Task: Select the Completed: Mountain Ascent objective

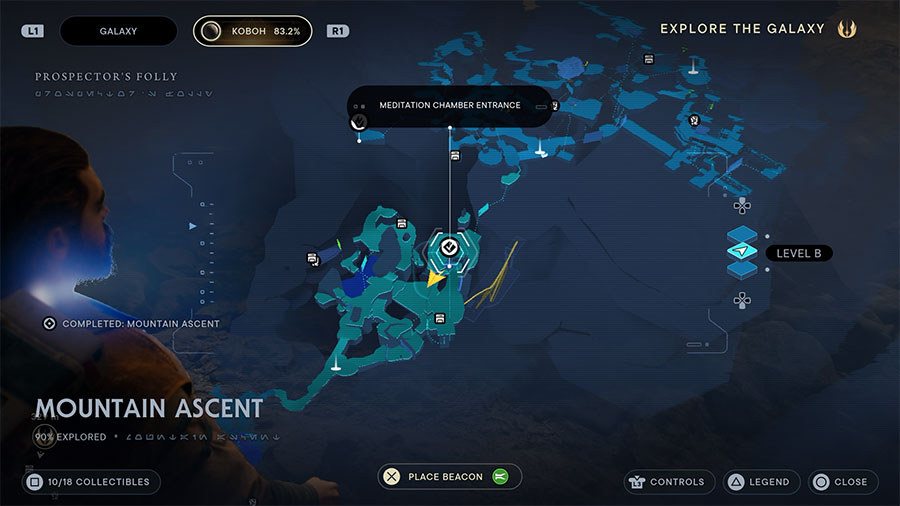Action: (x=132, y=324)
